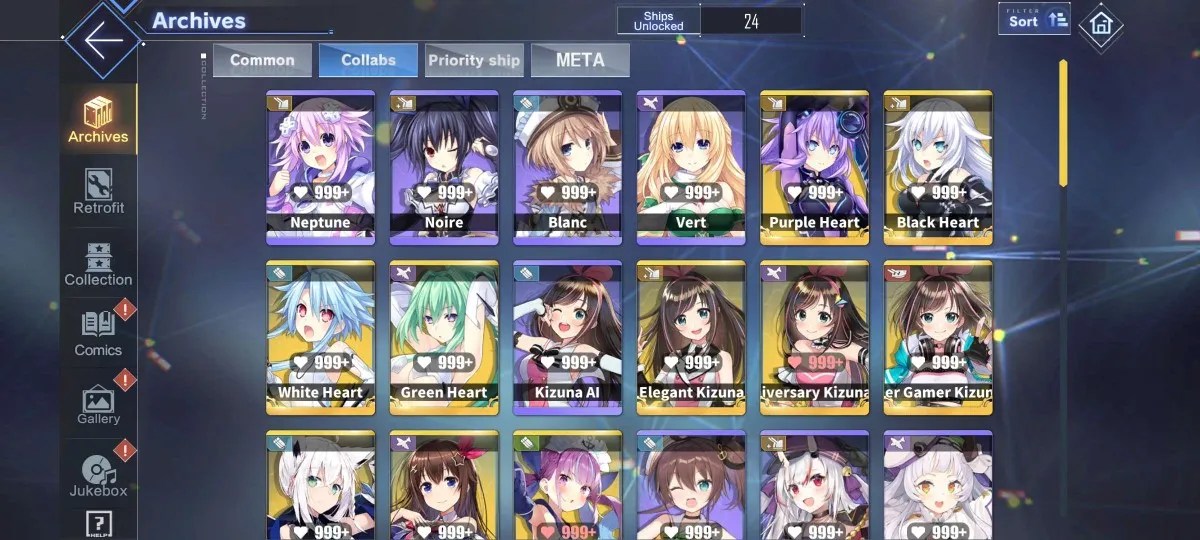This screenshot has height=540, width=1200.
Task: Open the Black Heart card
Action: (938, 167)
